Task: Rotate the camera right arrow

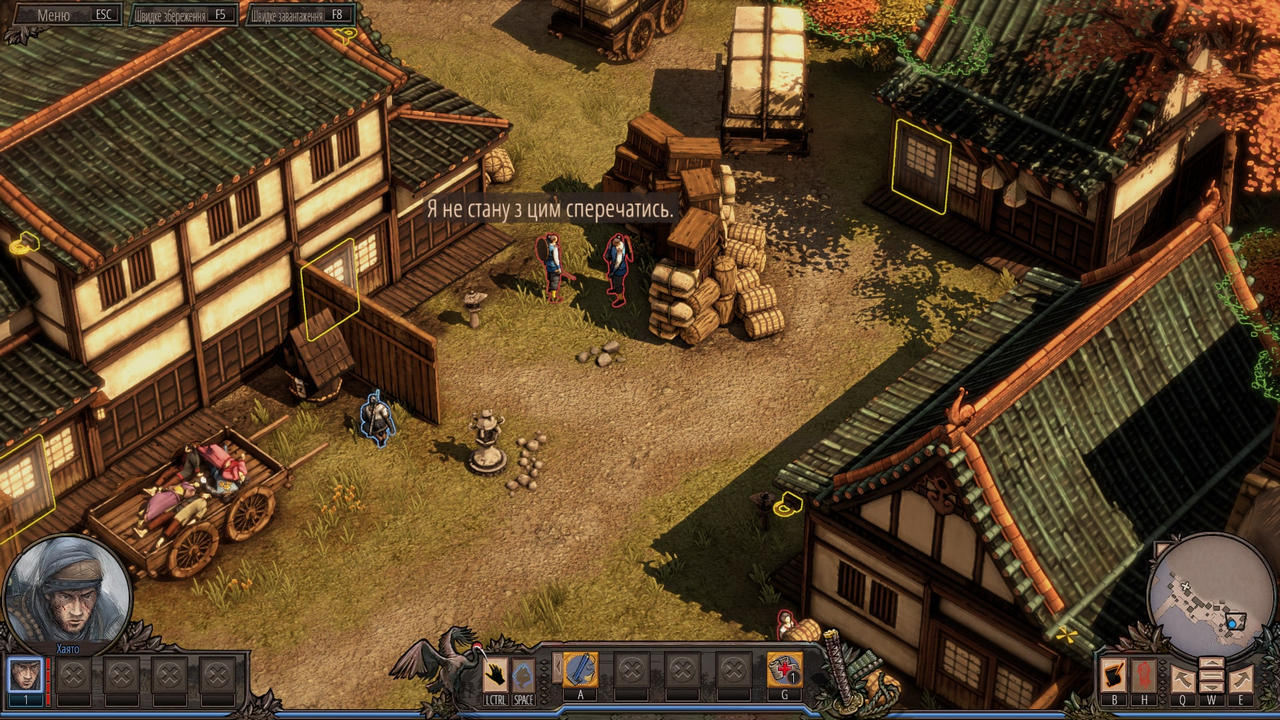Action: click(x=1240, y=679)
